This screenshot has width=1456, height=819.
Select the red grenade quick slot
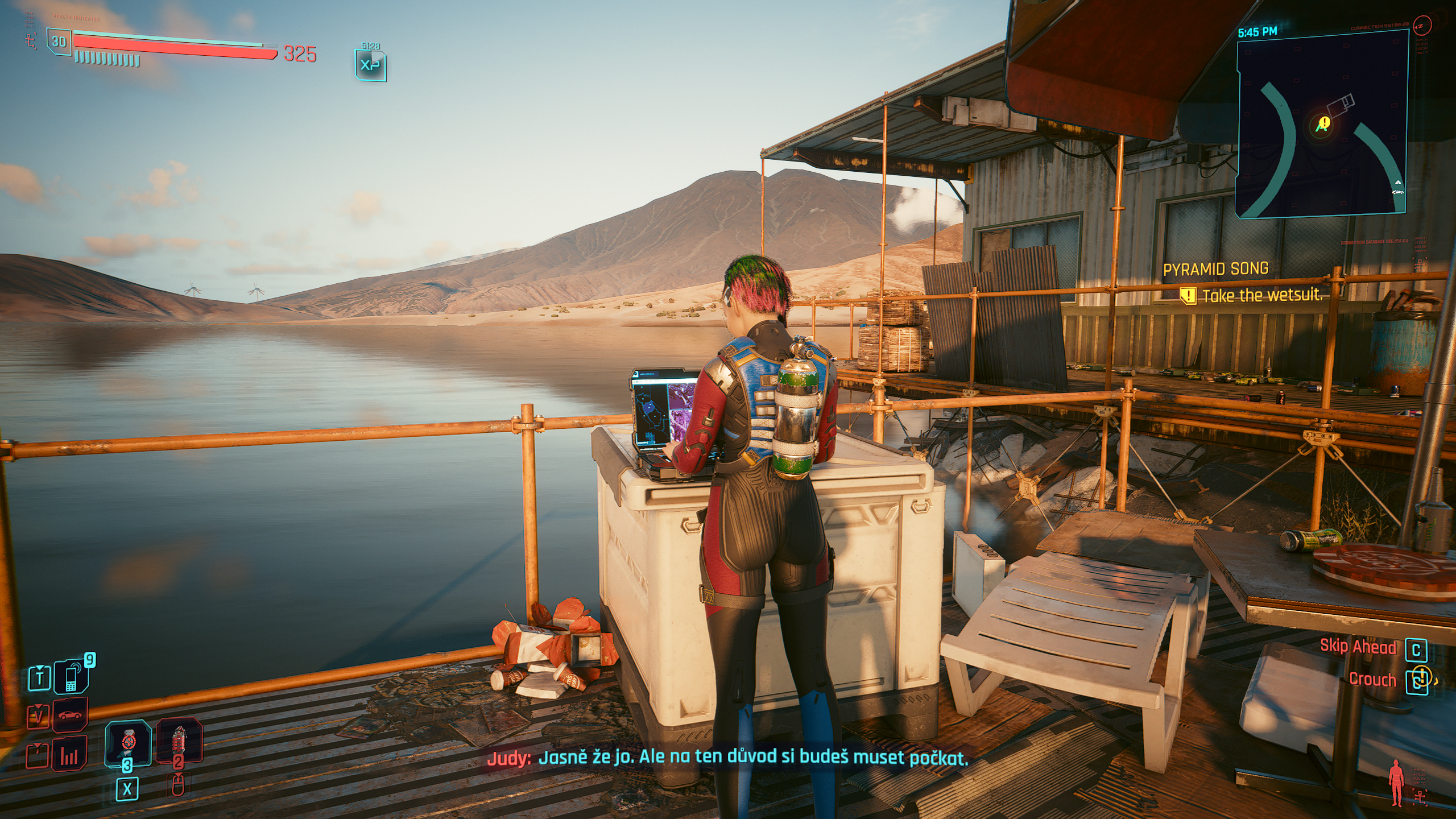[179, 742]
